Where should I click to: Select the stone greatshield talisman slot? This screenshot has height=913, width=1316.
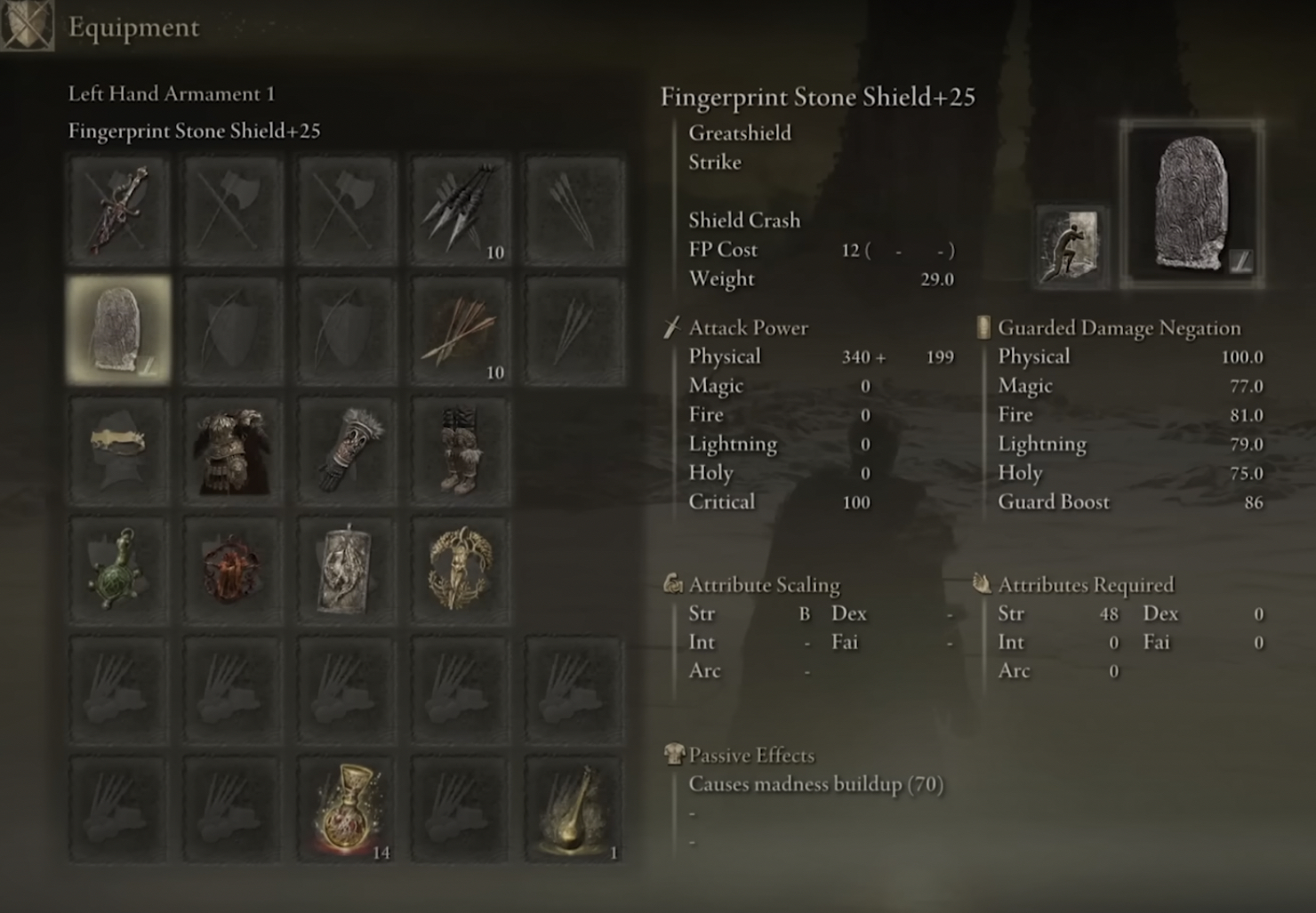pyautogui.click(x=346, y=570)
